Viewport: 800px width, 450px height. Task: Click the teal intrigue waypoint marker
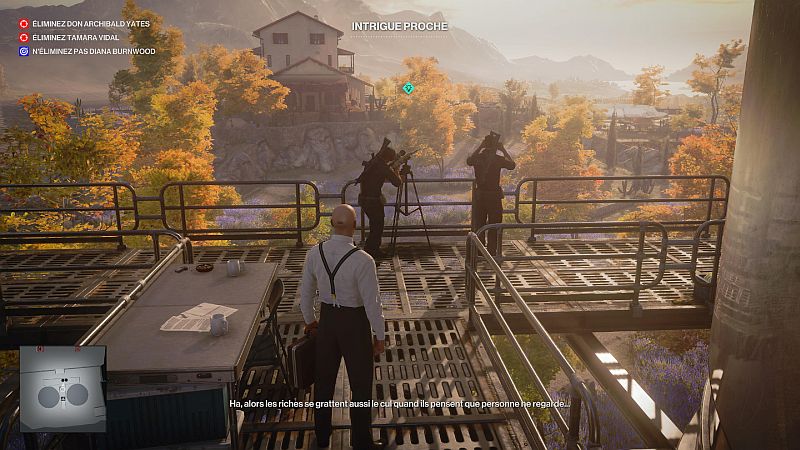408,89
